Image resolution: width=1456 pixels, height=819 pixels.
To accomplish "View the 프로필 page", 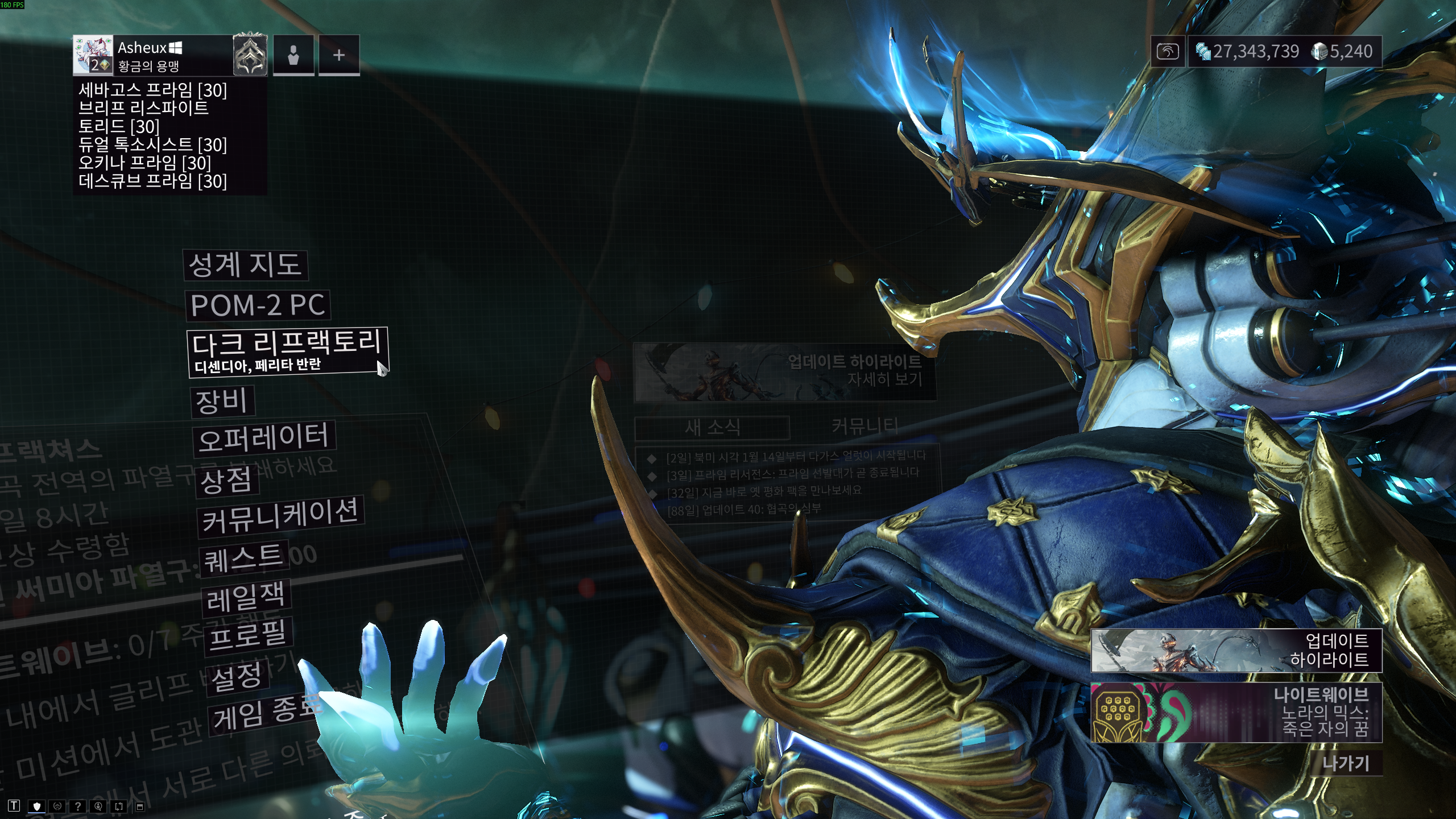I will [248, 635].
